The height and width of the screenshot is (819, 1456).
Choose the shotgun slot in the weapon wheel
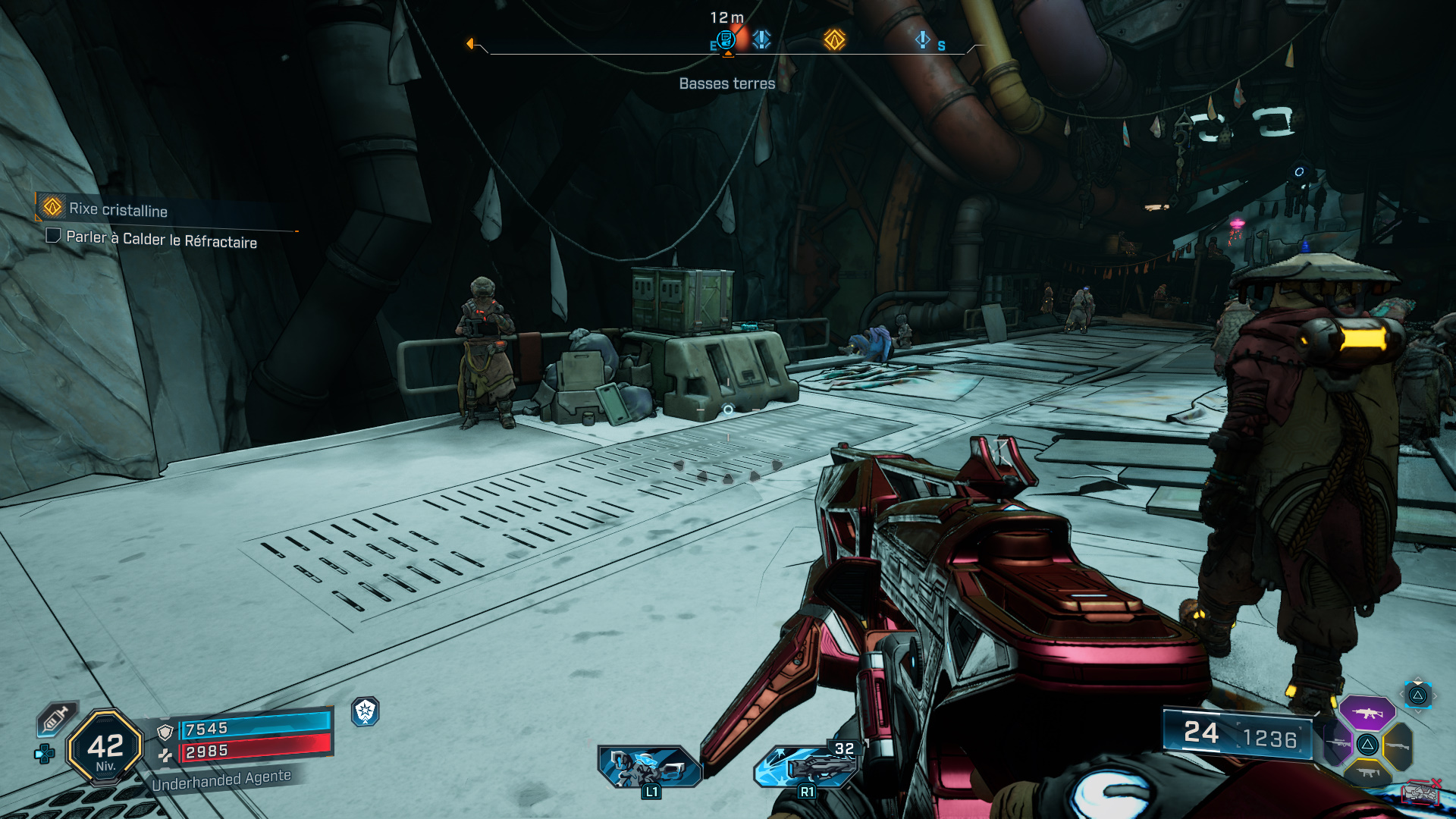coord(1397,746)
